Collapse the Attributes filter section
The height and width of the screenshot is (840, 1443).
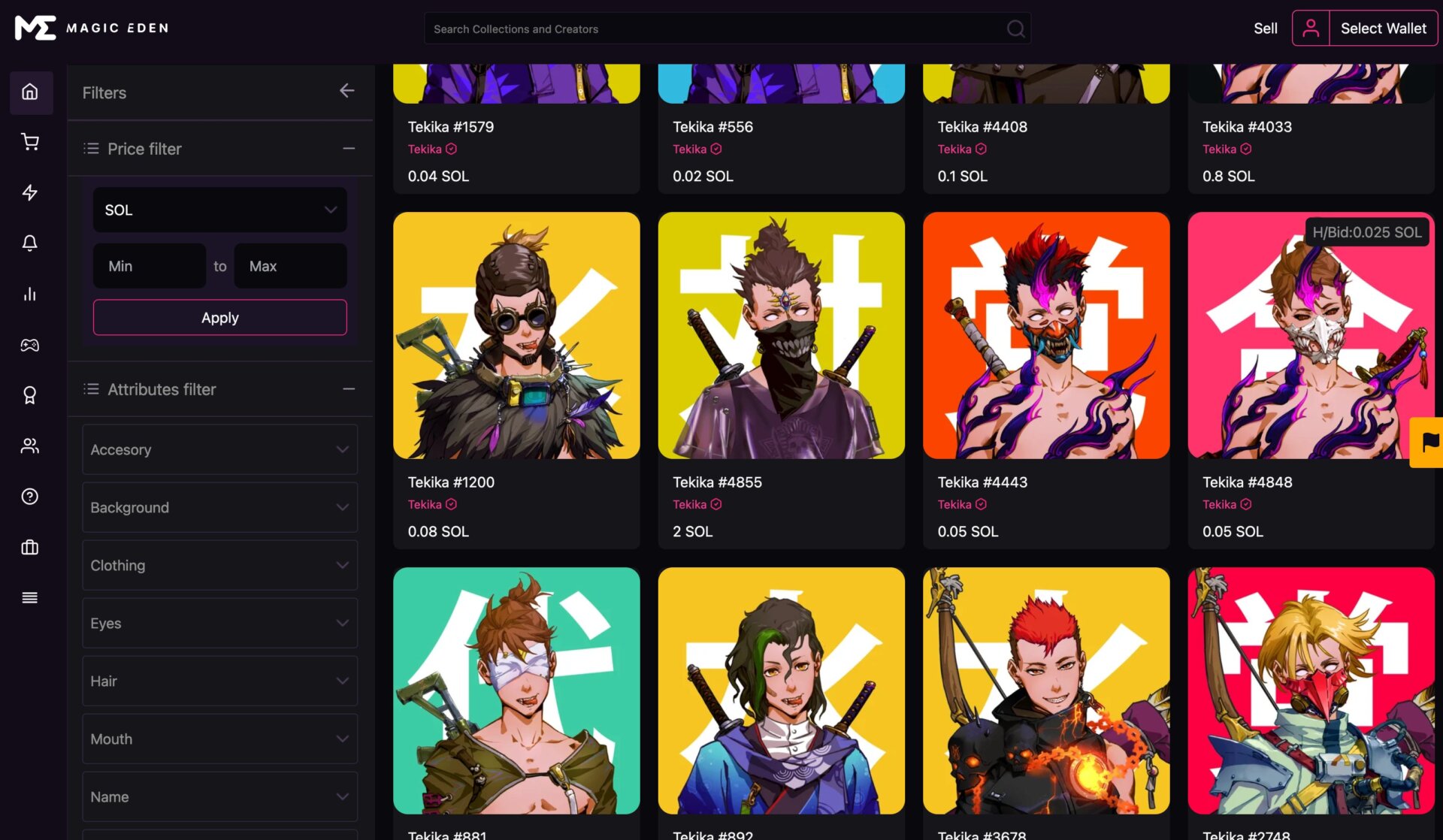(349, 389)
